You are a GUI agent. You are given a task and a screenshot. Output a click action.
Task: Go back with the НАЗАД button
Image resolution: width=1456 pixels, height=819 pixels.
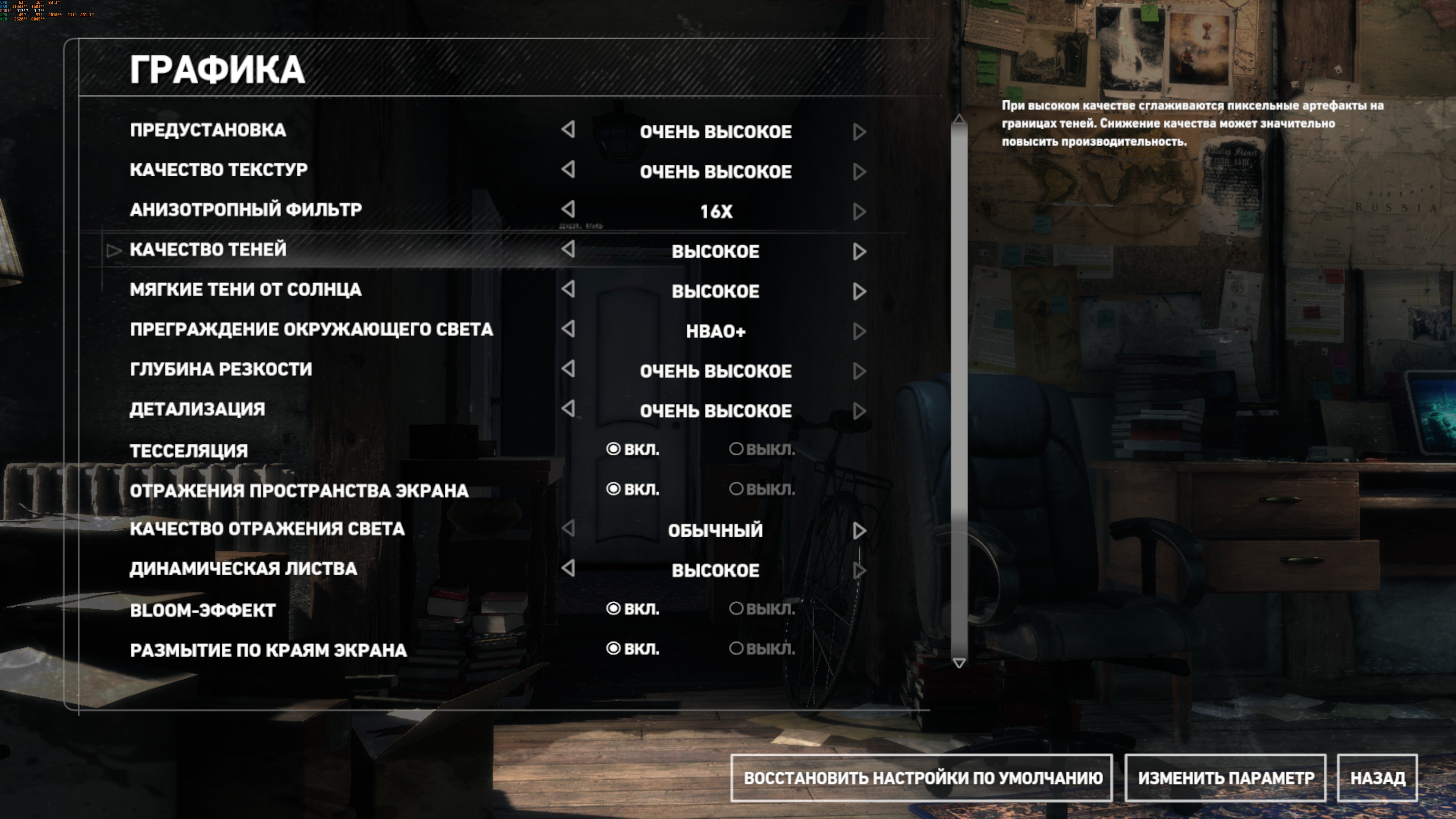coord(1378,778)
